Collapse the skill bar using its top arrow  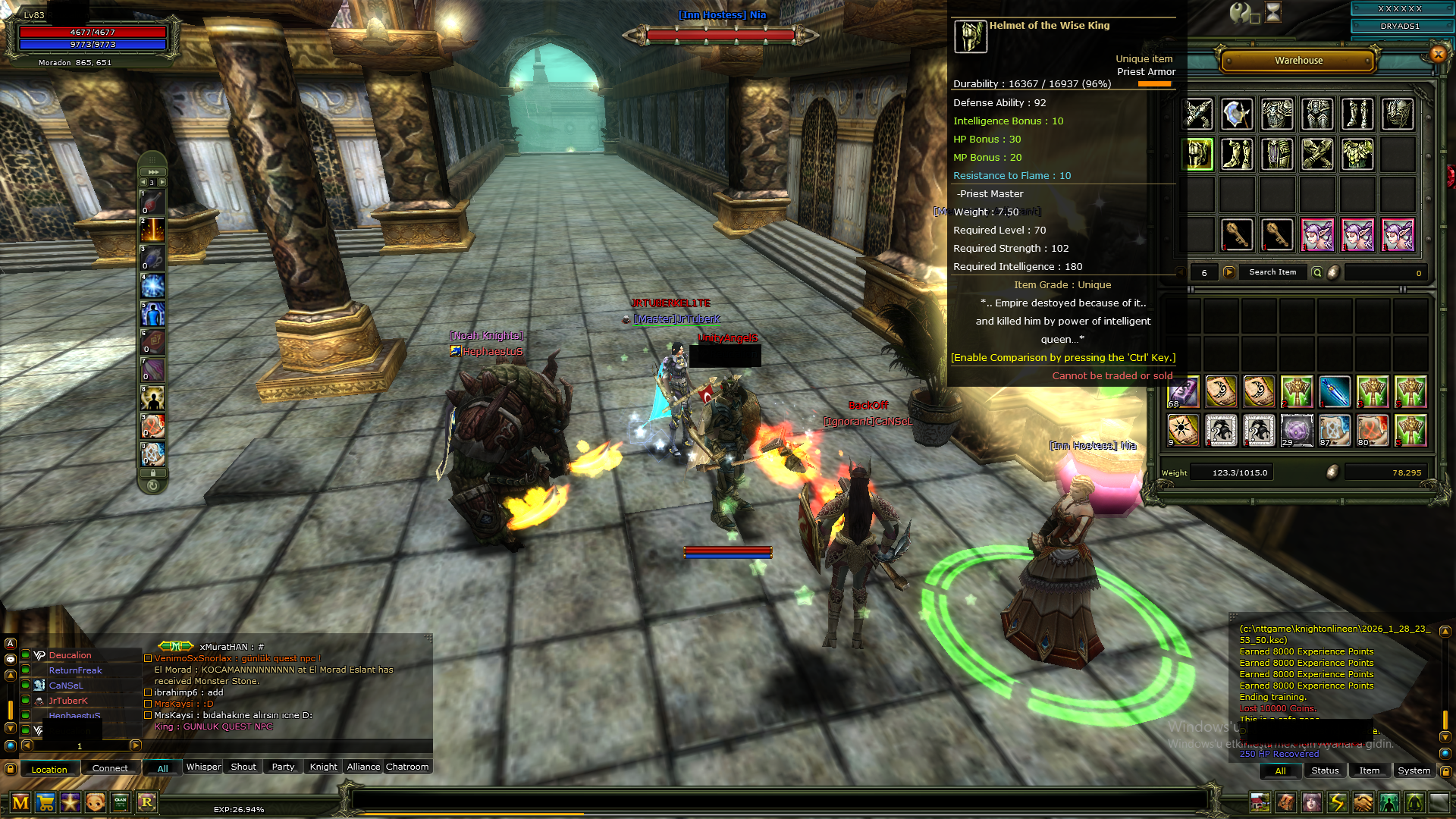[153, 172]
